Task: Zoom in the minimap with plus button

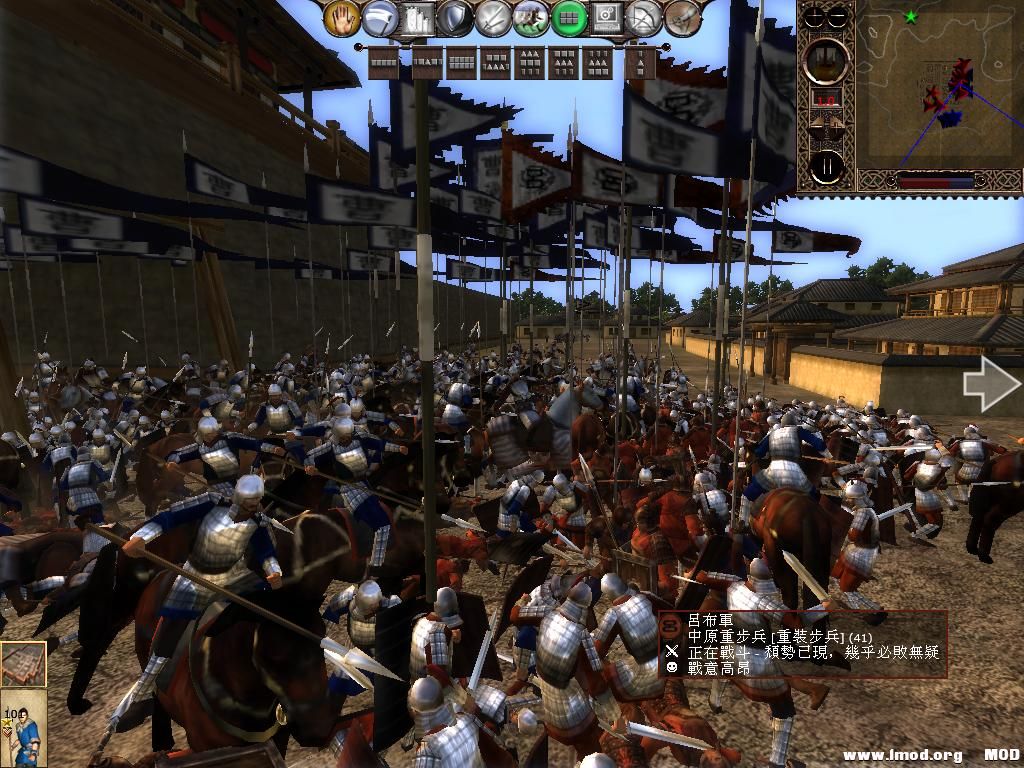Action: [x=815, y=16]
